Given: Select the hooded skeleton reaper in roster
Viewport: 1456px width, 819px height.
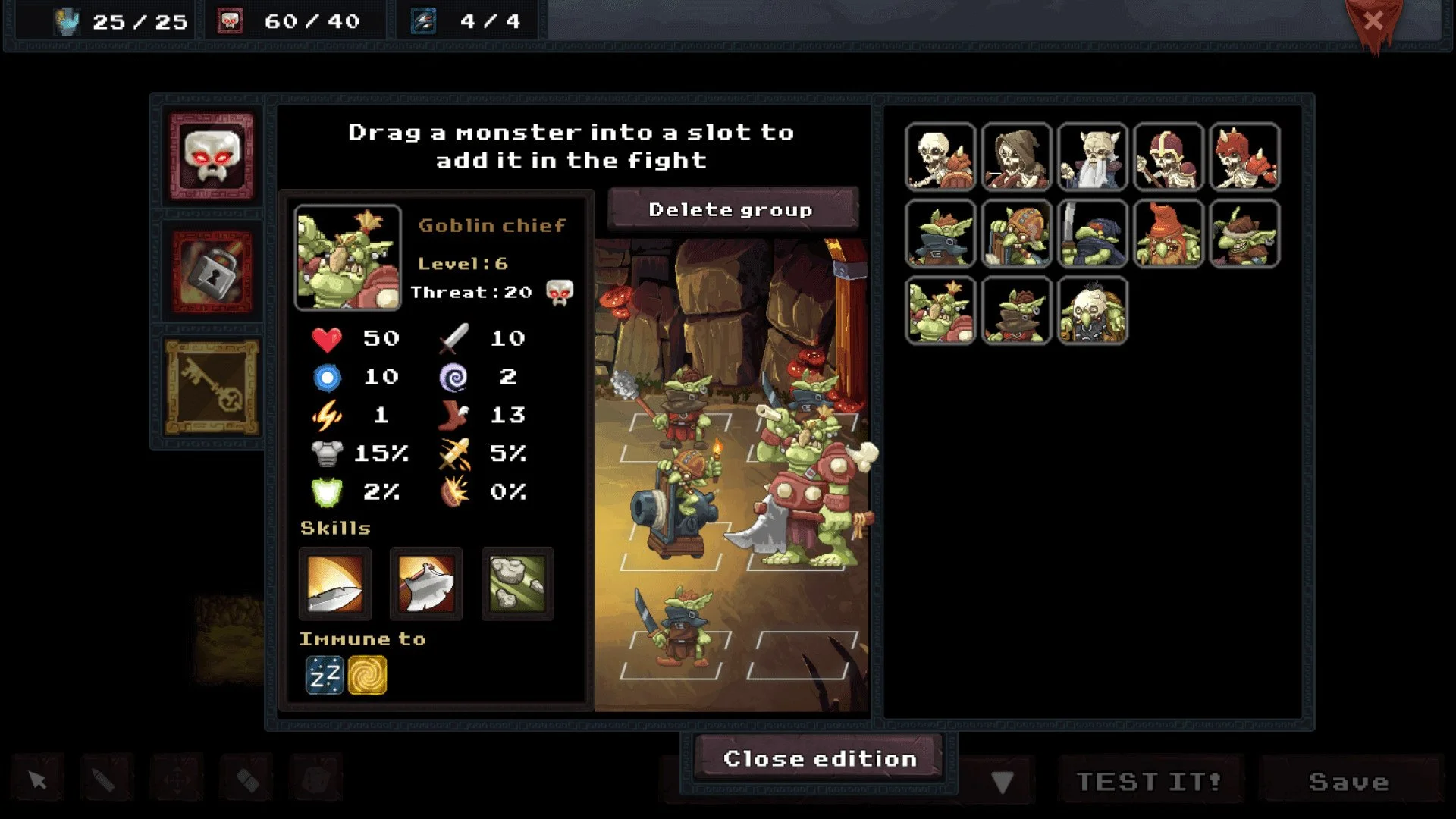Looking at the screenshot, I should click(x=1016, y=157).
